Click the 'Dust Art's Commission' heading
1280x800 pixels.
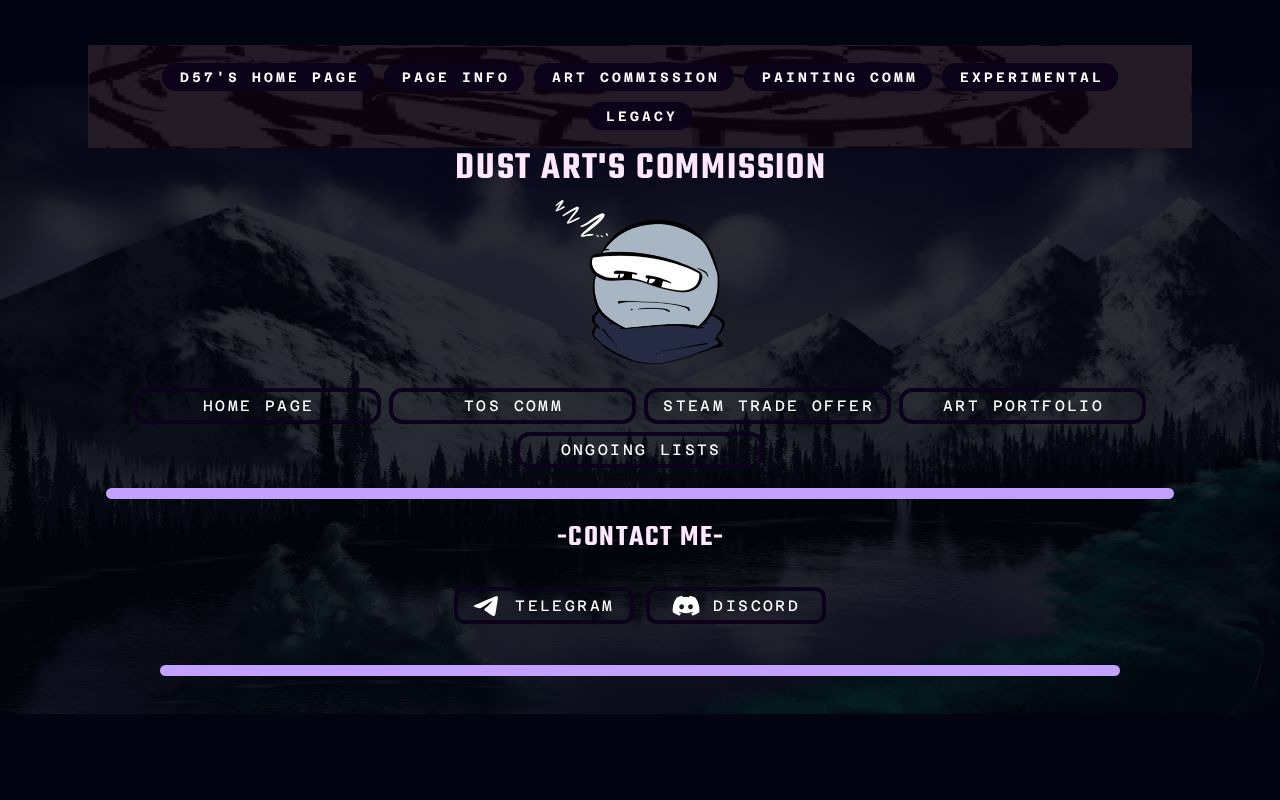[640, 166]
